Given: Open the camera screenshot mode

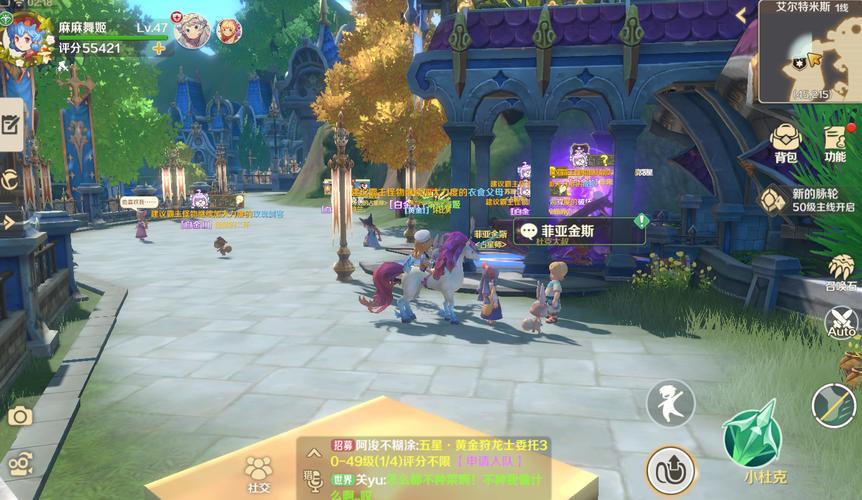Looking at the screenshot, I should pos(19,416).
